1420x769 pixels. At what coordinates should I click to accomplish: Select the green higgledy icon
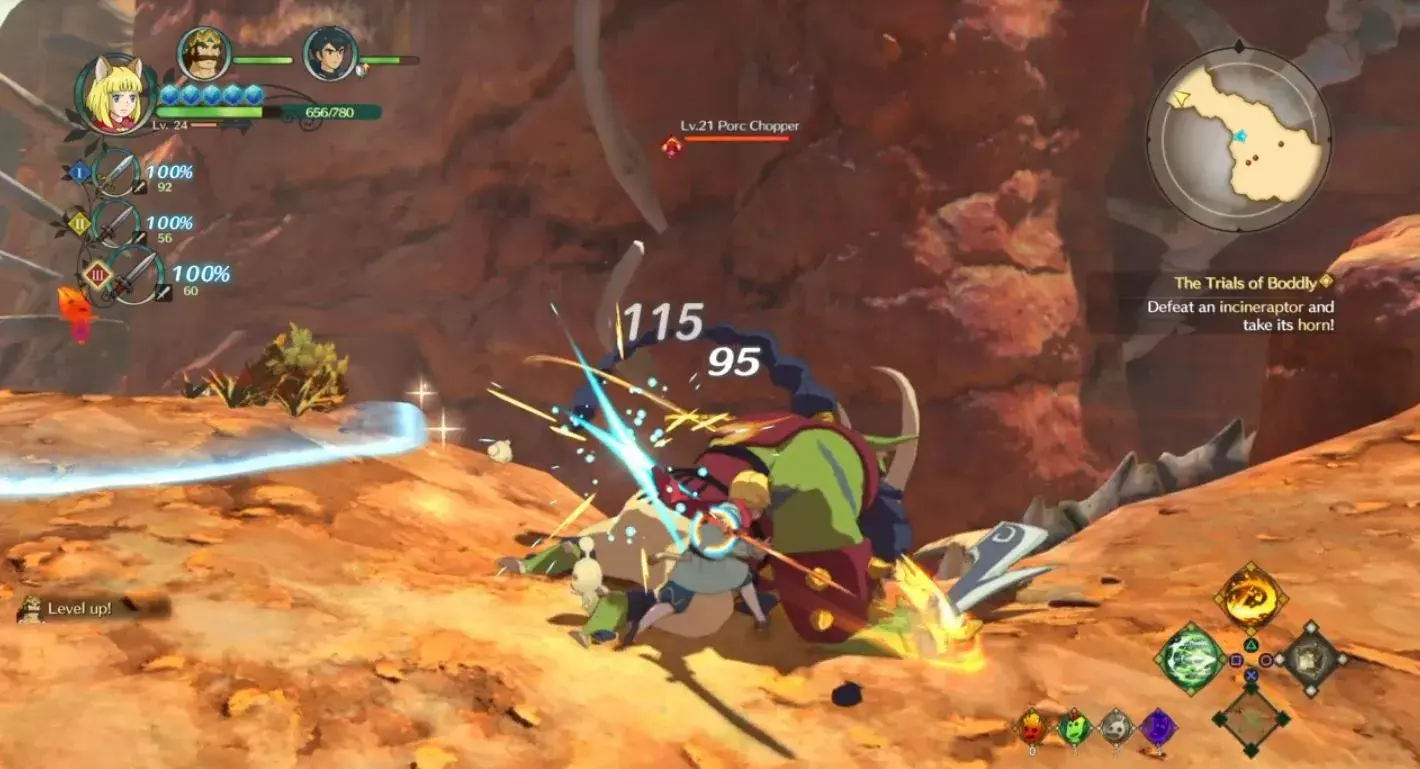1074,727
